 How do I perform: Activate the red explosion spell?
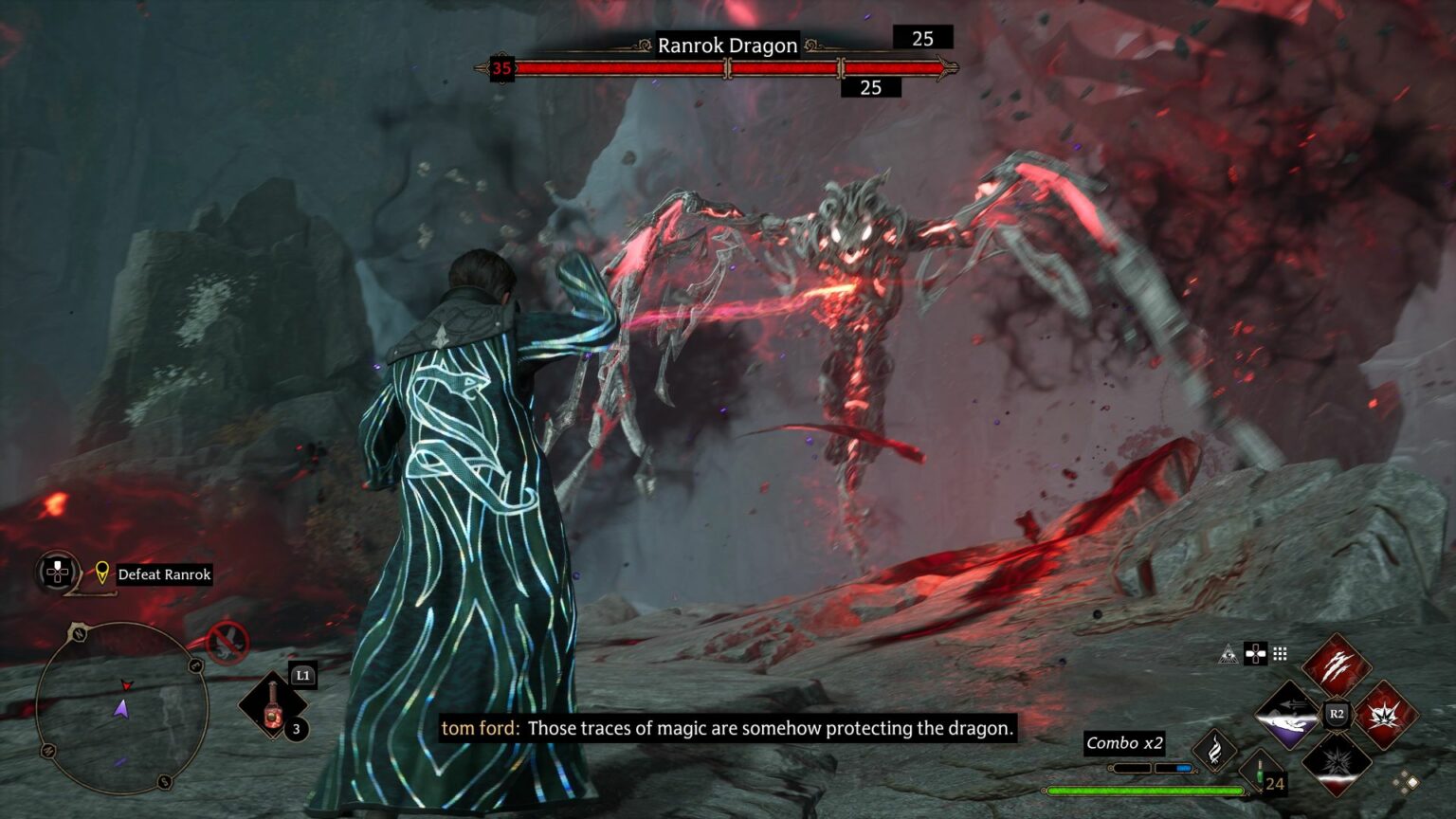1386,713
